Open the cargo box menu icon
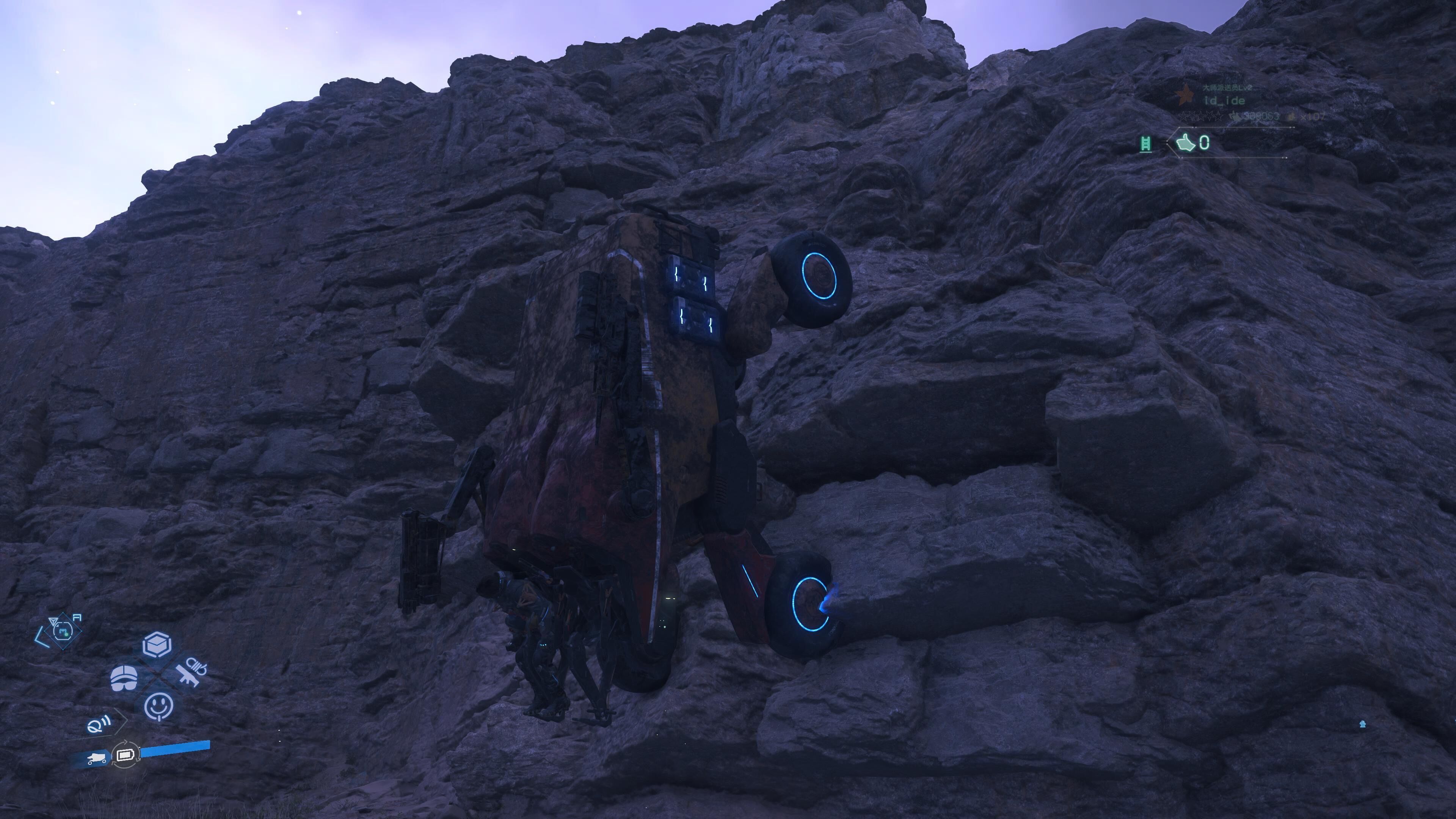The width and height of the screenshot is (1456, 819). pos(157,645)
